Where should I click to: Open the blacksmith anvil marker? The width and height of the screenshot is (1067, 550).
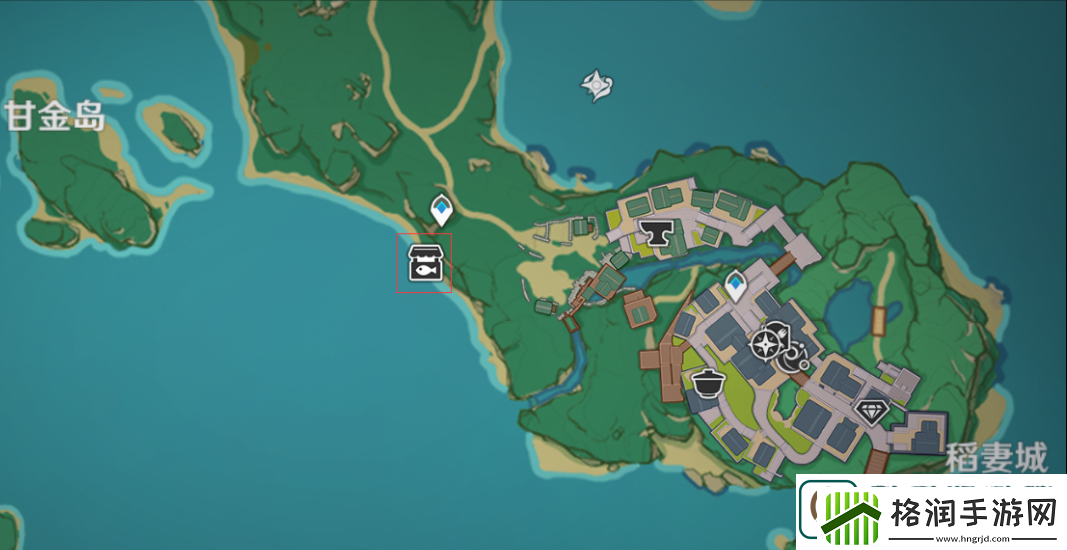(656, 233)
